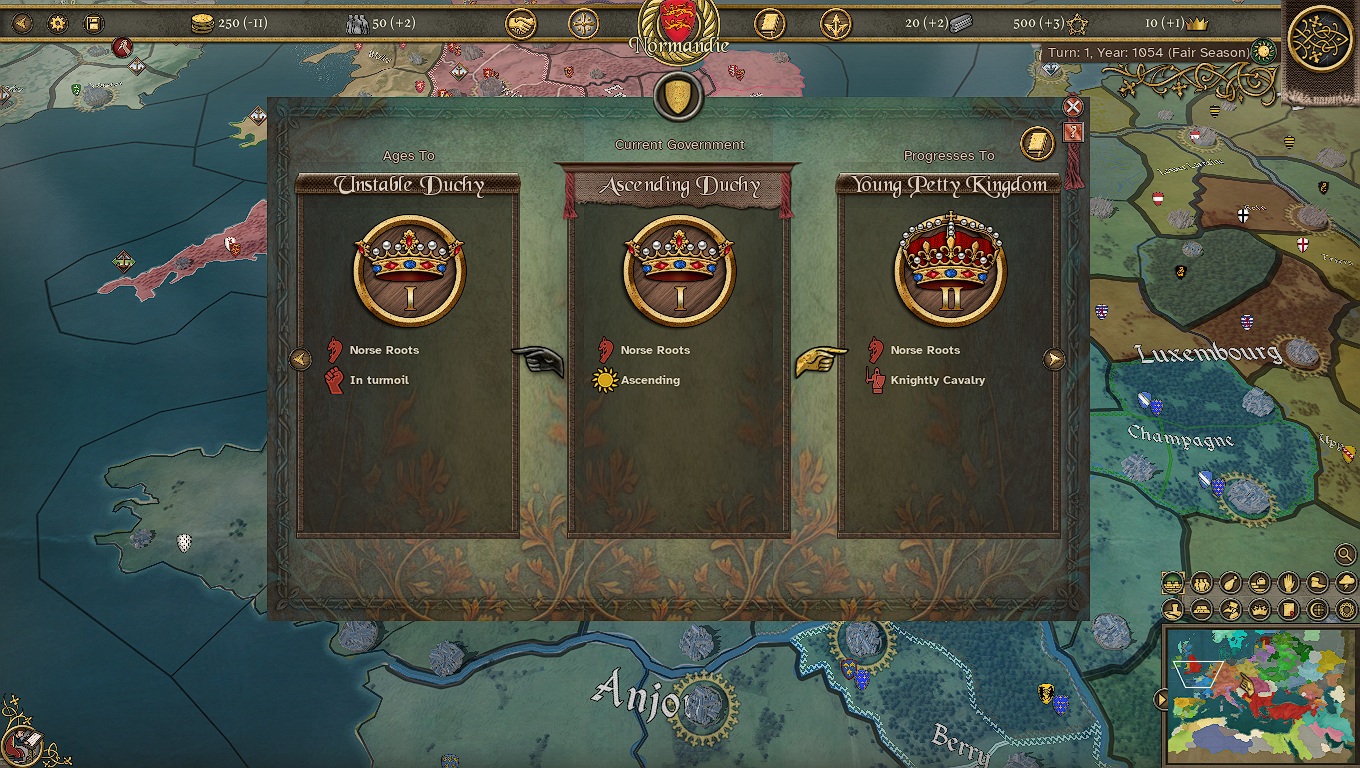Click the left arrow beside the government cards
The width and height of the screenshot is (1360, 768).
(300, 360)
